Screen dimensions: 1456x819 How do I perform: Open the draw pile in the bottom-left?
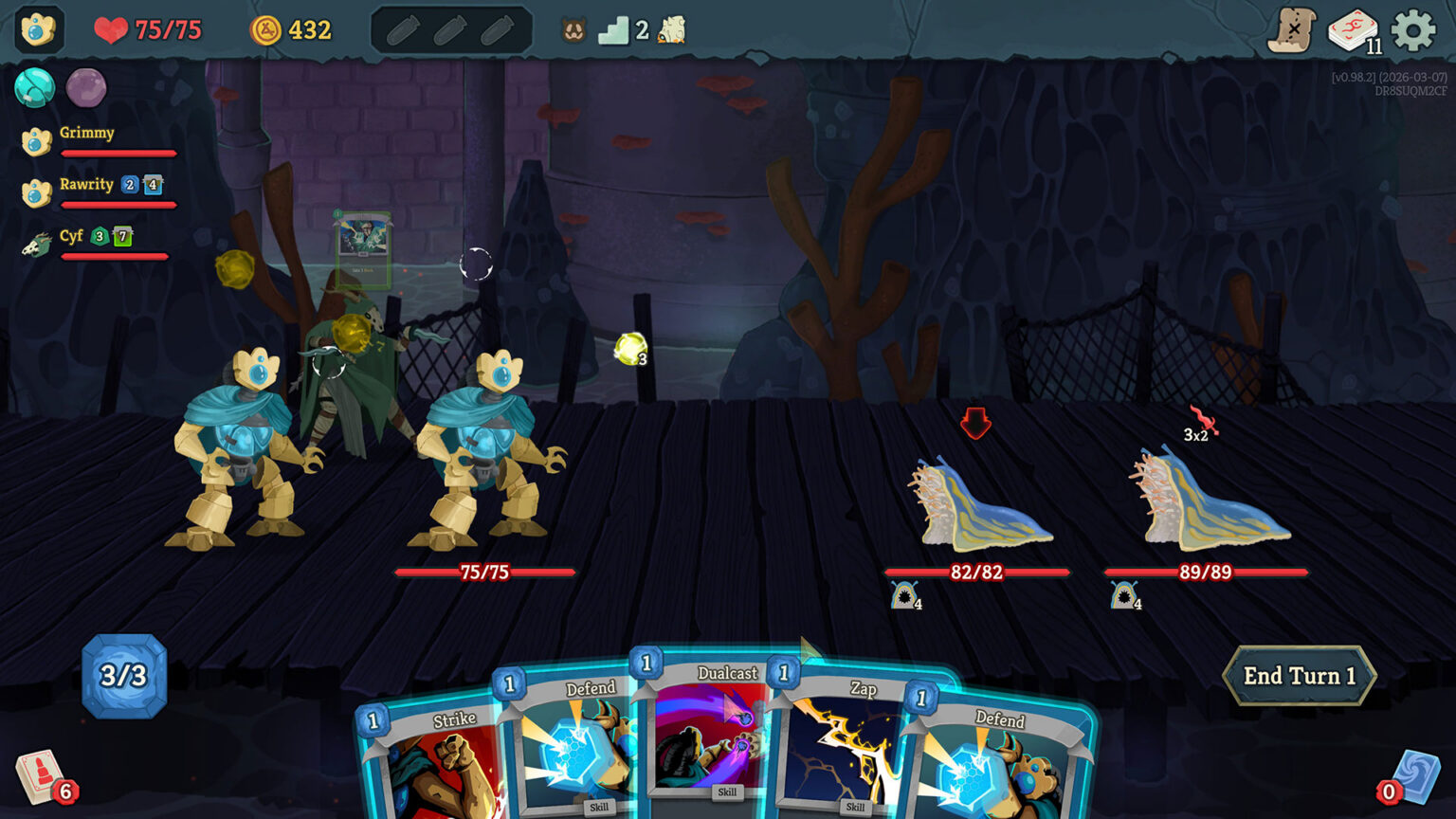tap(40, 775)
